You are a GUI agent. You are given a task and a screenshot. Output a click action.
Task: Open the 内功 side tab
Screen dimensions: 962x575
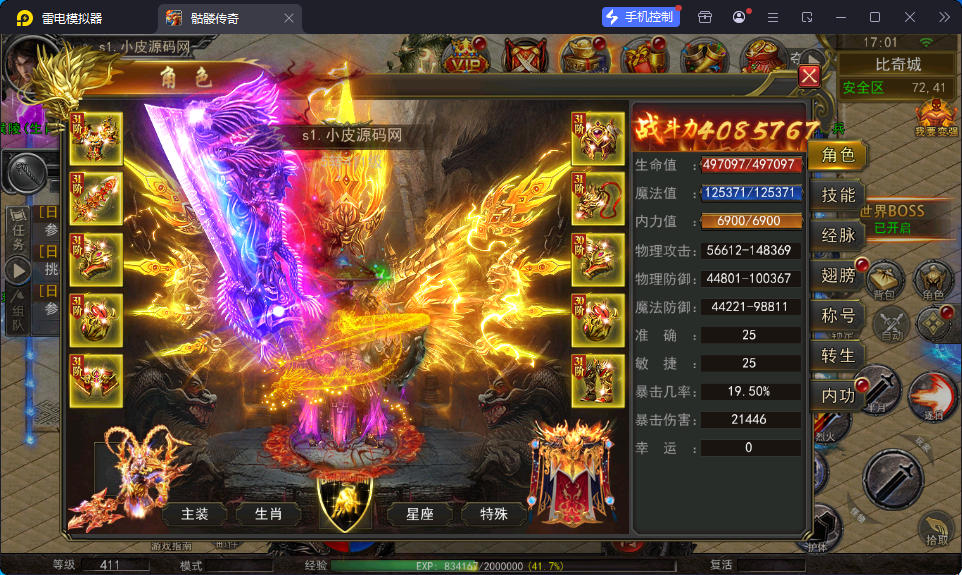point(838,396)
